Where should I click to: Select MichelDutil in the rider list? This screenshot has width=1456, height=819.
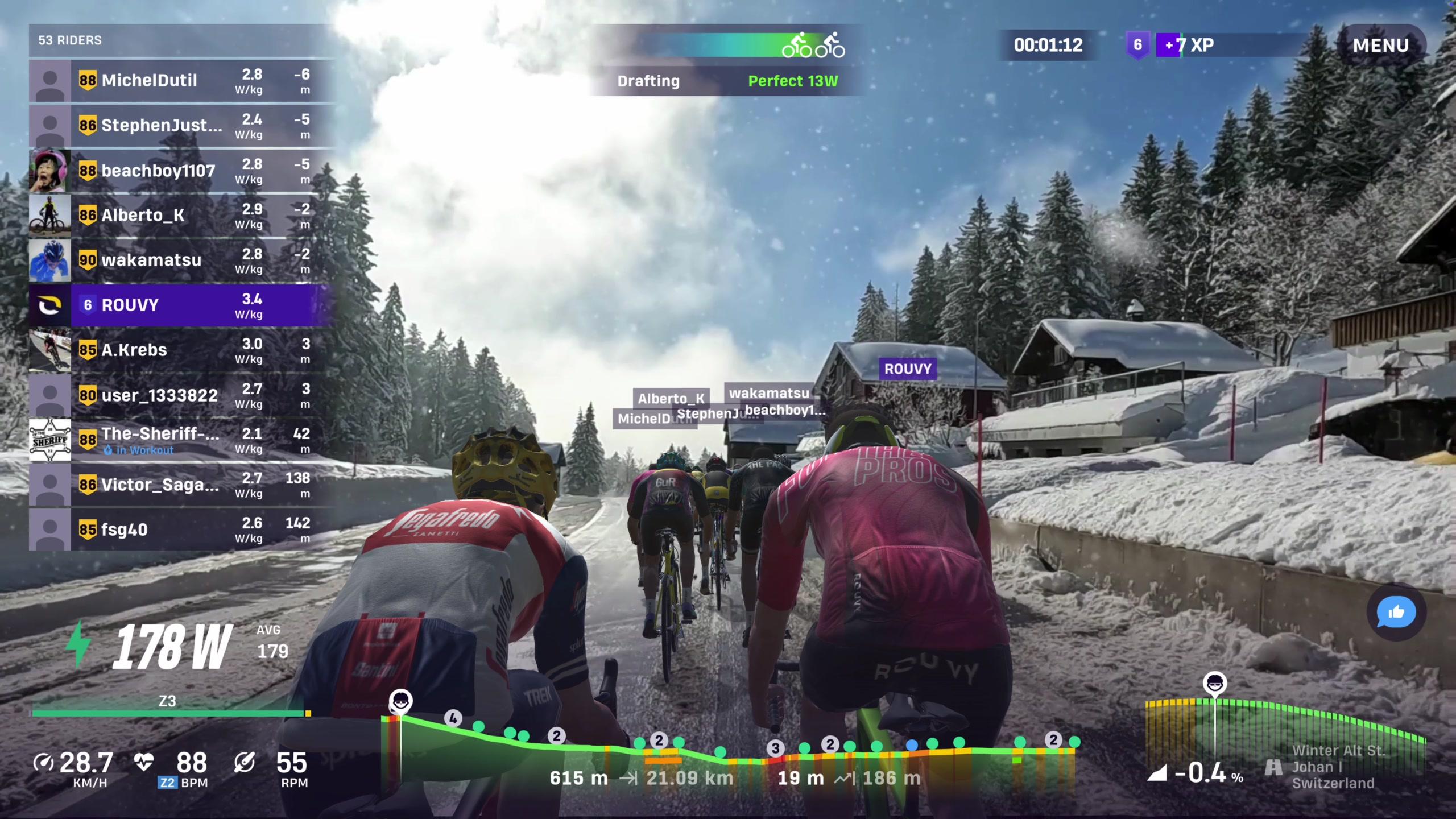pos(181,81)
